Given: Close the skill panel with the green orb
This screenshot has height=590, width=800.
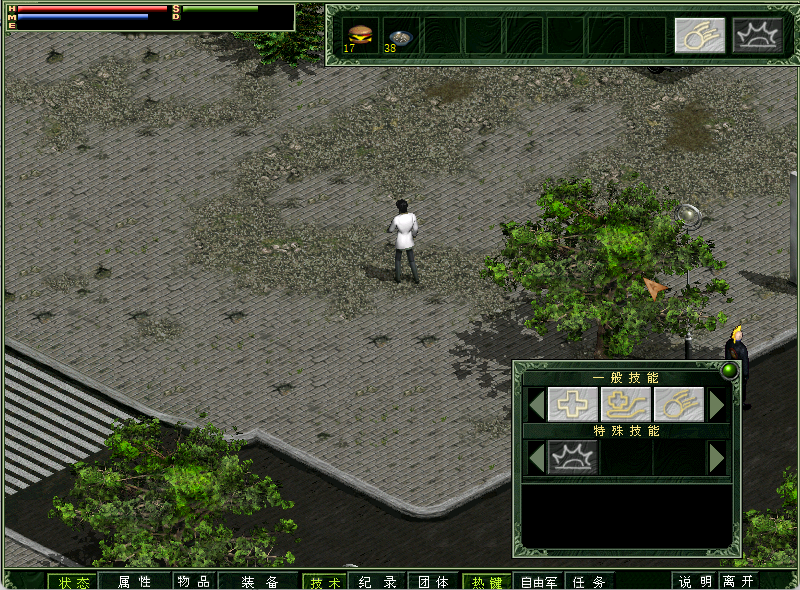Looking at the screenshot, I should 729,371.
